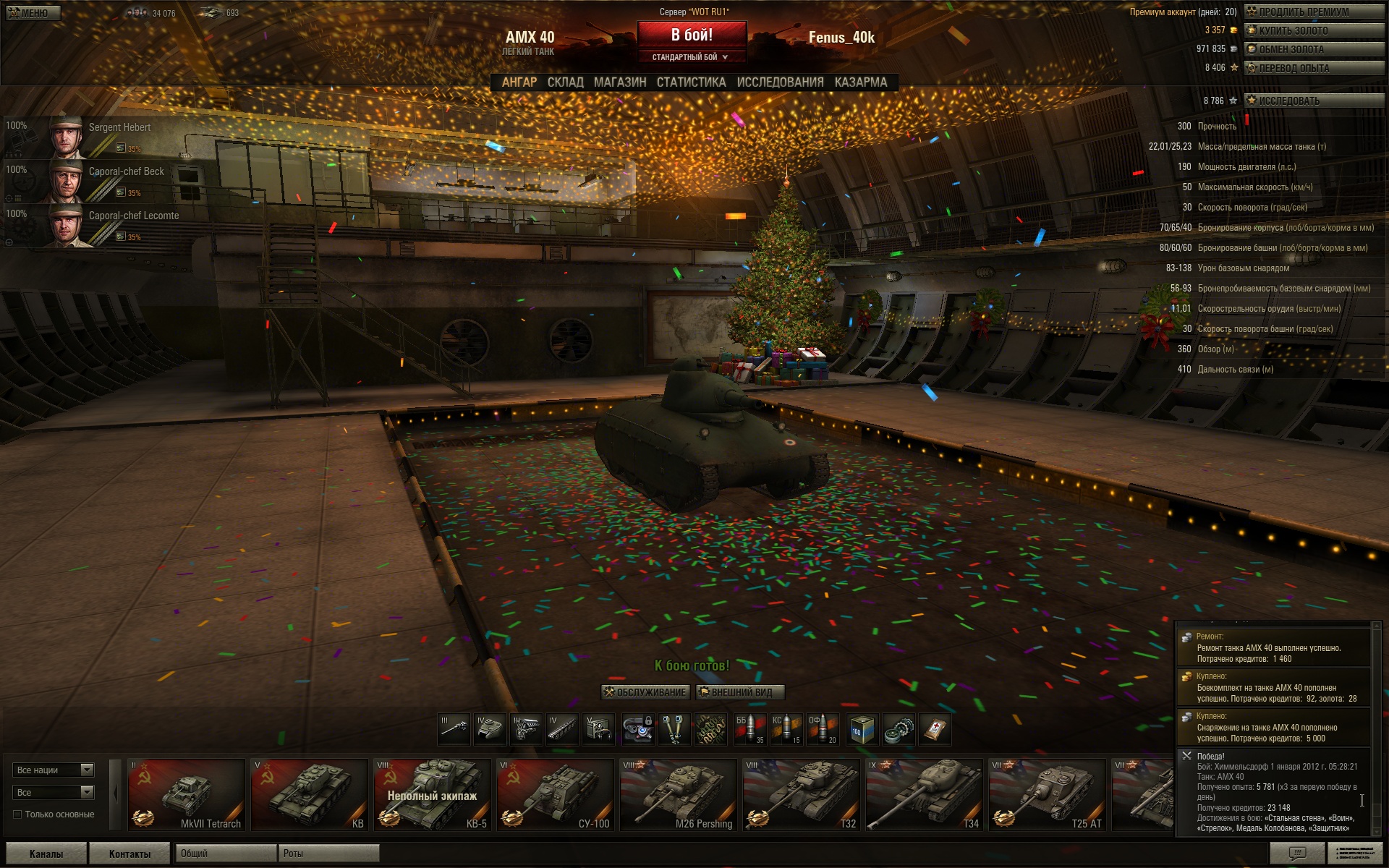Image resolution: width=1389 pixels, height=868 pixels.
Task: Show the СТАТИСТИКА tab
Action: point(691,82)
